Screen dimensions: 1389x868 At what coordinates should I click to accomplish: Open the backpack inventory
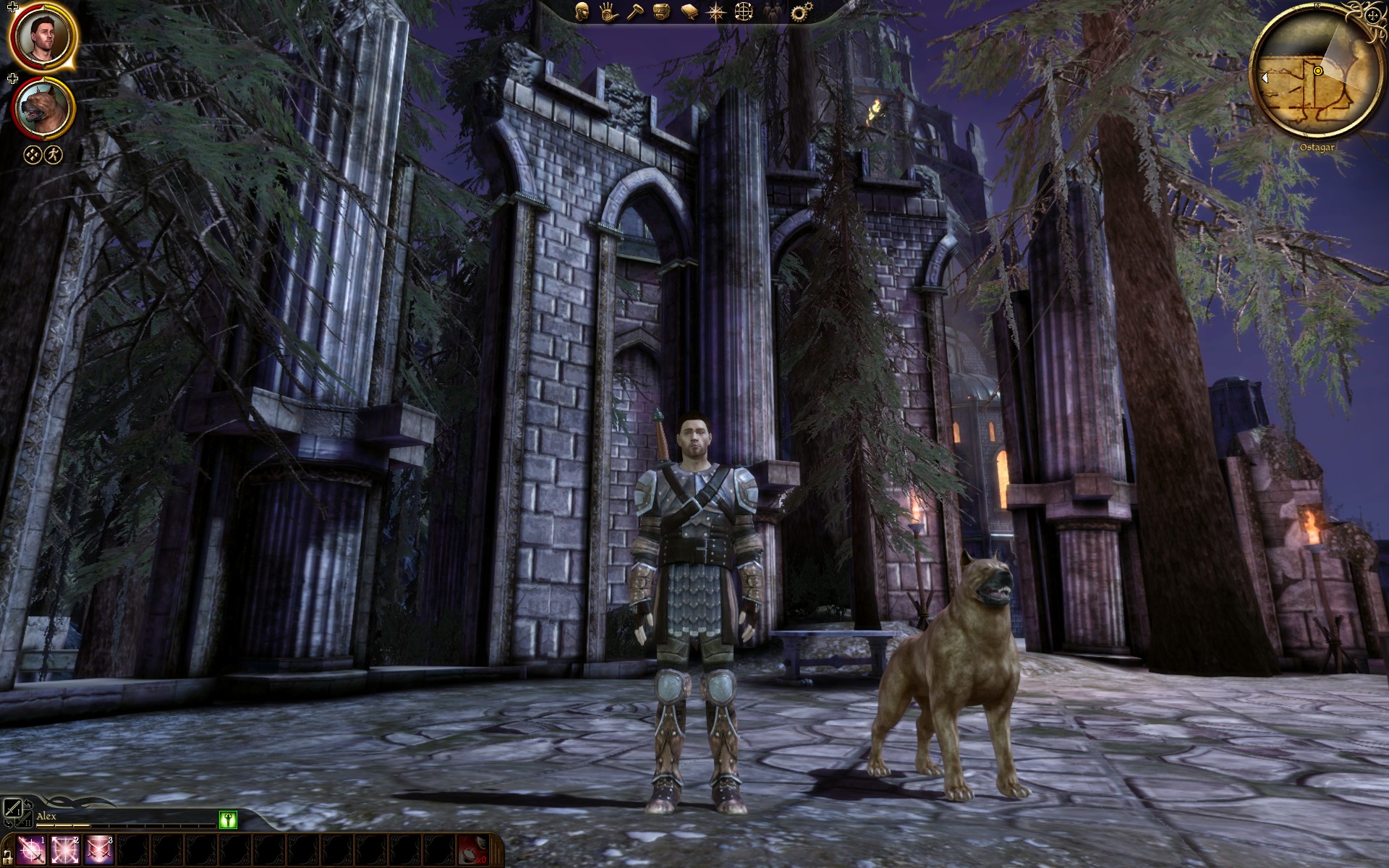point(661,12)
